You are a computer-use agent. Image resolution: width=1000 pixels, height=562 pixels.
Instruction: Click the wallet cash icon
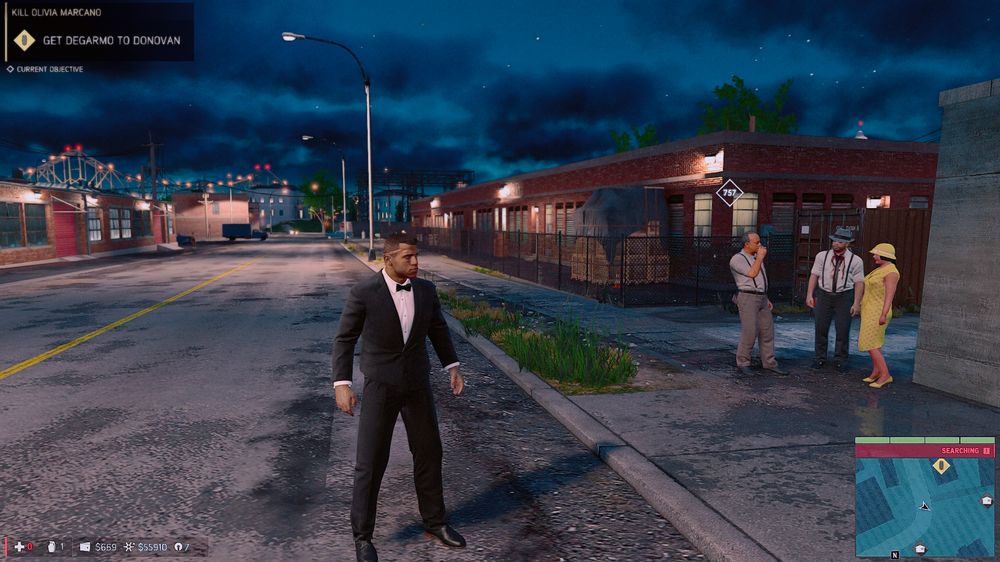(85, 547)
